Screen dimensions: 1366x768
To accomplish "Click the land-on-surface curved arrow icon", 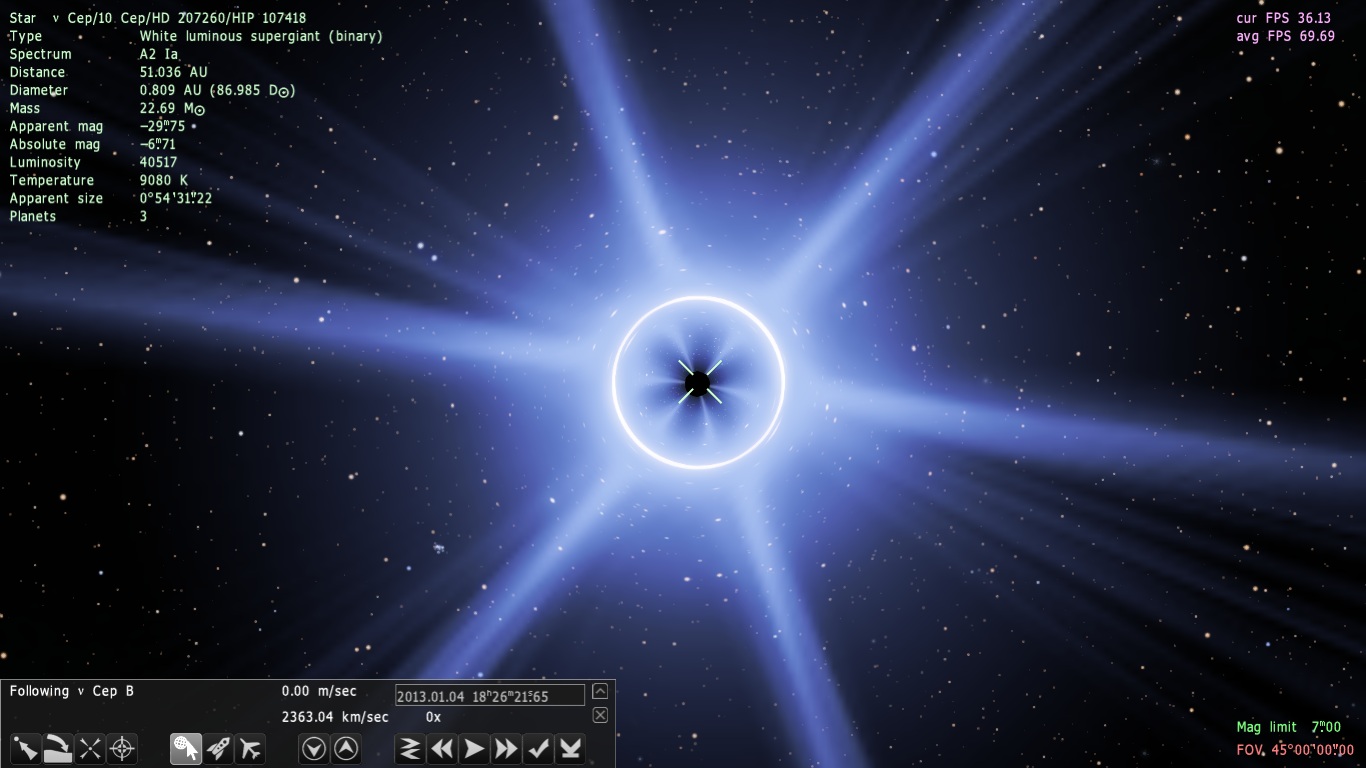I will click(58, 748).
